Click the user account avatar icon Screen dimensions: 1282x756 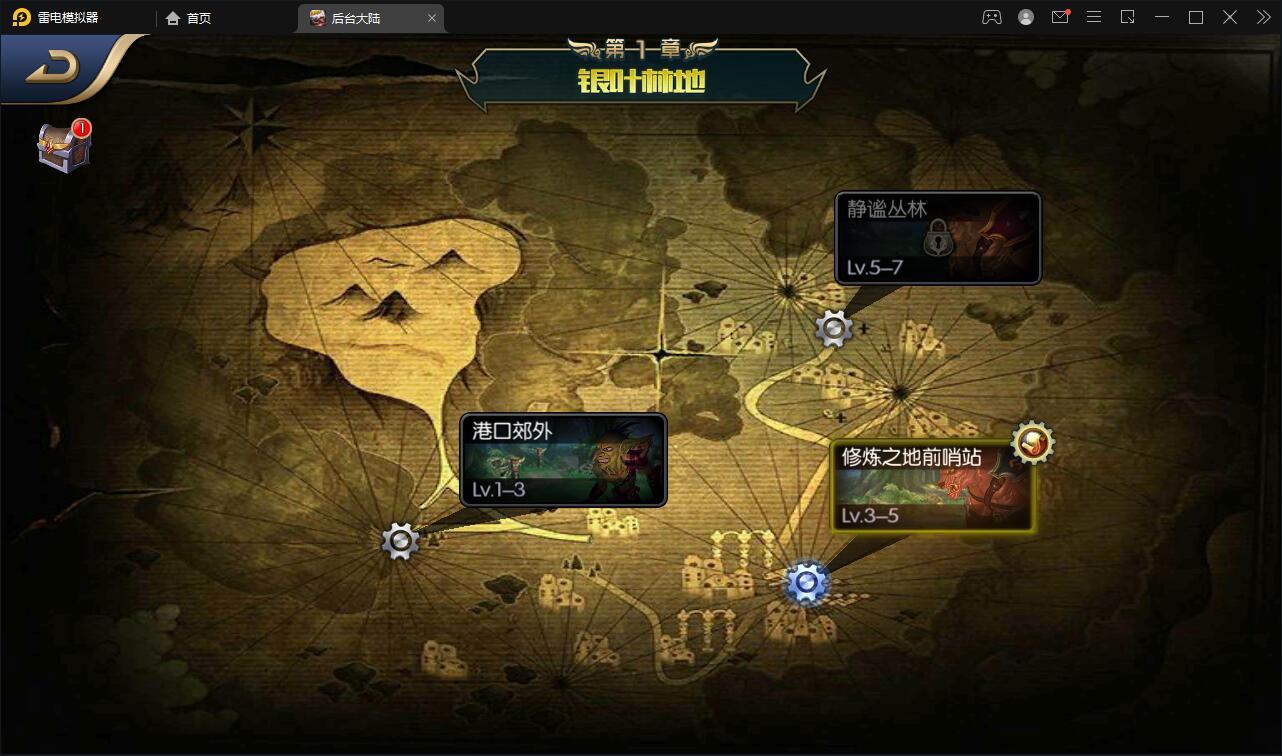1025,17
